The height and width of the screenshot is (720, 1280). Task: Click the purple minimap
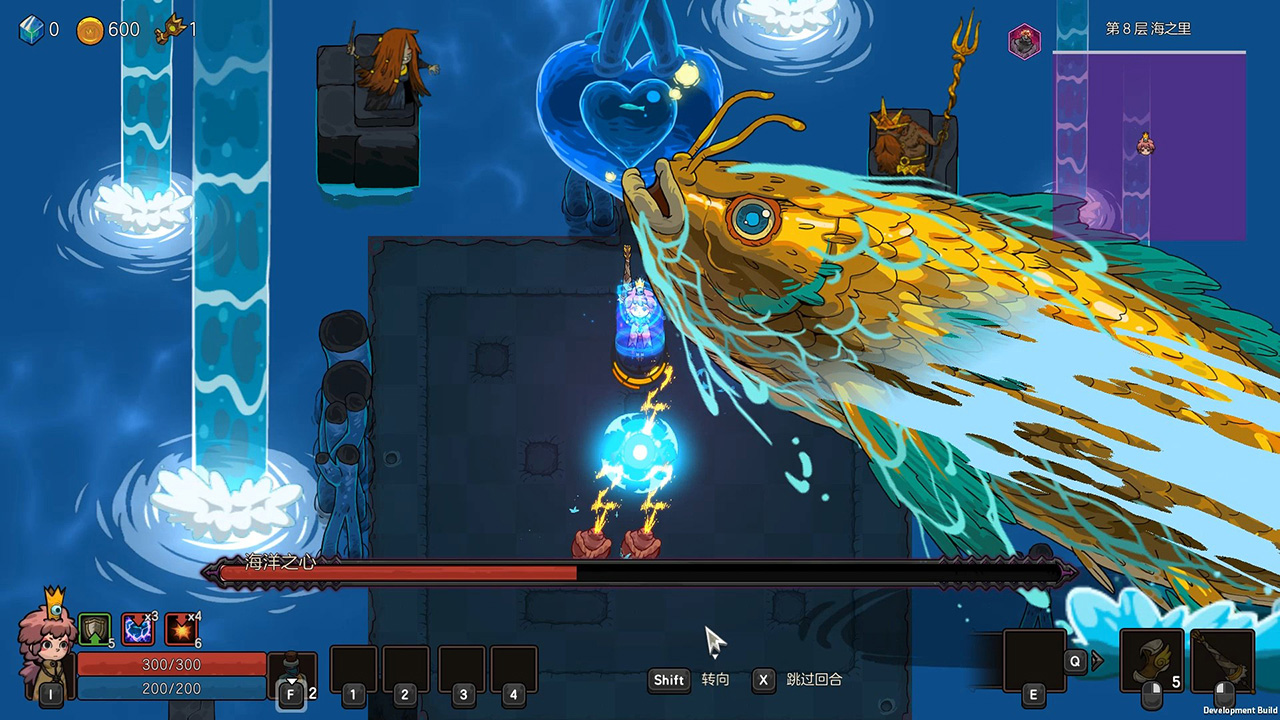(1149, 146)
